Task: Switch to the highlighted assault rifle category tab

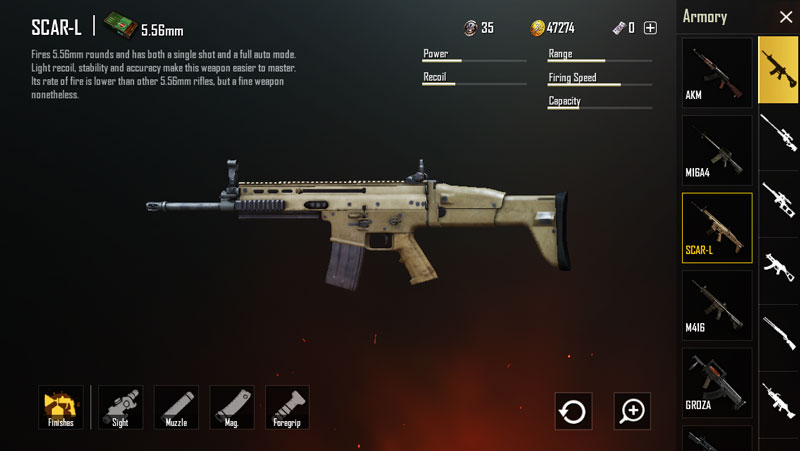Action: tap(778, 70)
